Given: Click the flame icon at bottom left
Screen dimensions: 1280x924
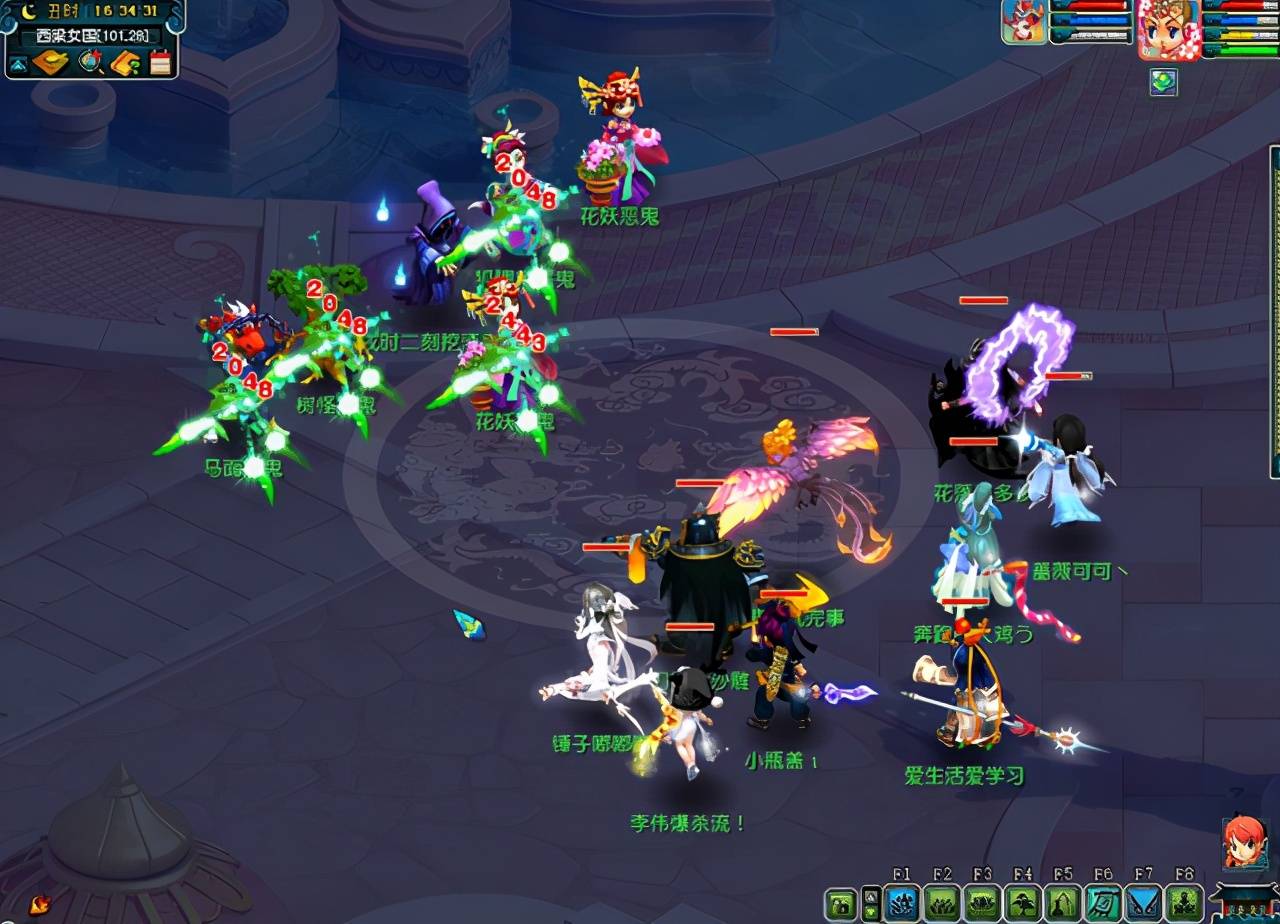Looking at the screenshot, I should click(x=40, y=905).
